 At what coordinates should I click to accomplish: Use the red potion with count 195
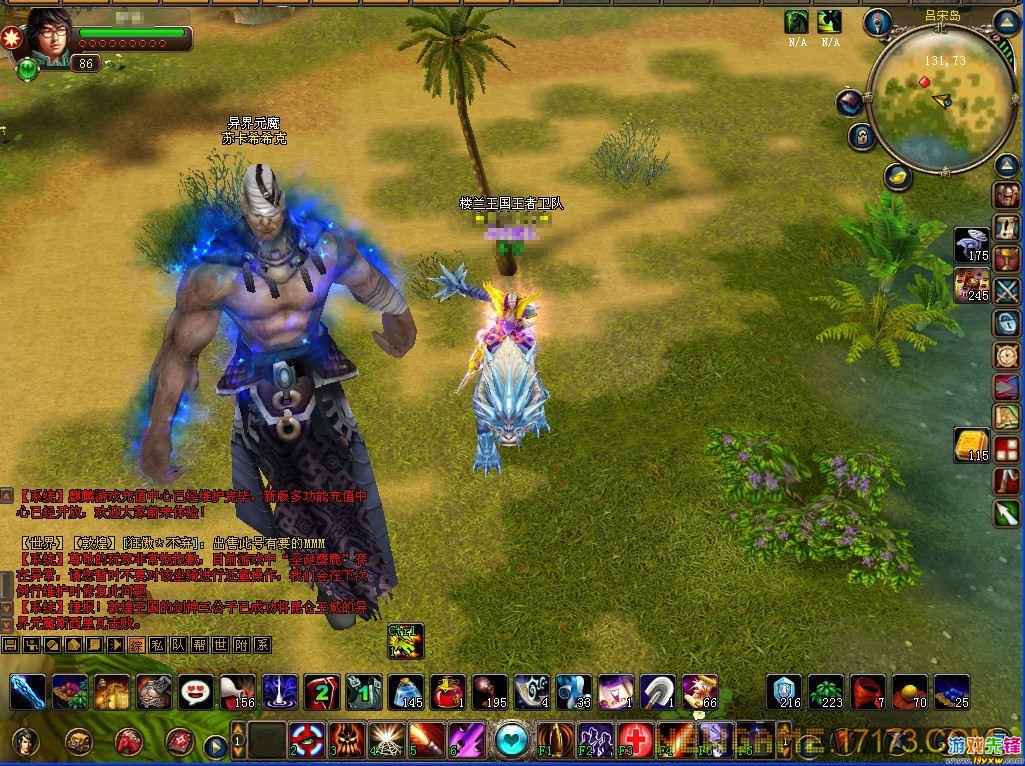pyautogui.click(x=489, y=691)
